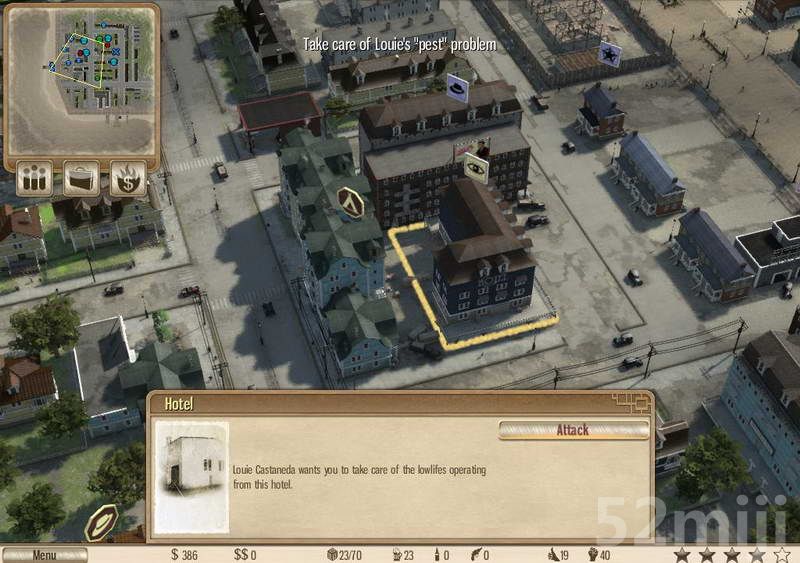
Task: Open the Menu button
Action: click(x=44, y=555)
